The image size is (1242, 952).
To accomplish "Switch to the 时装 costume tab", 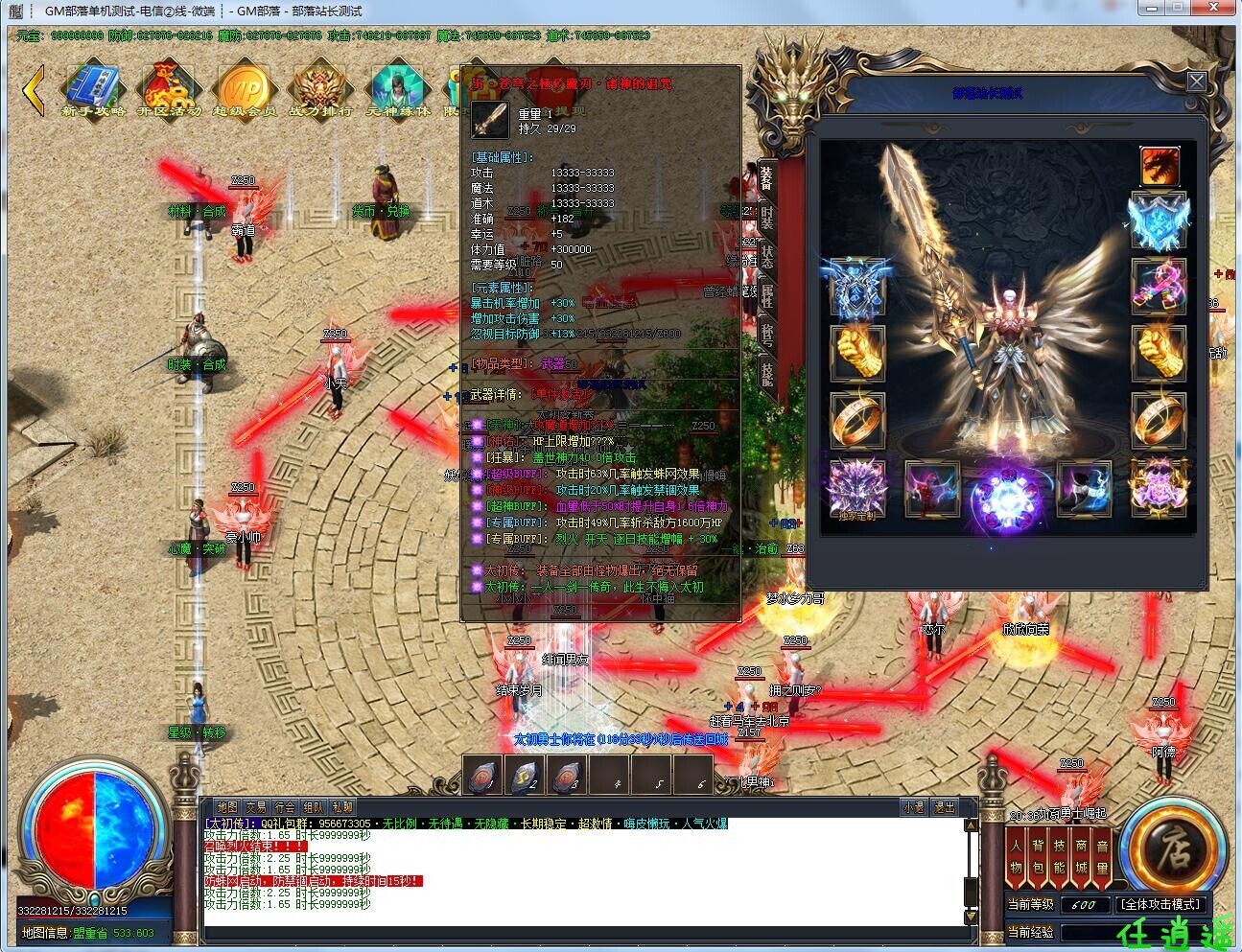I will pyautogui.click(x=767, y=215).
